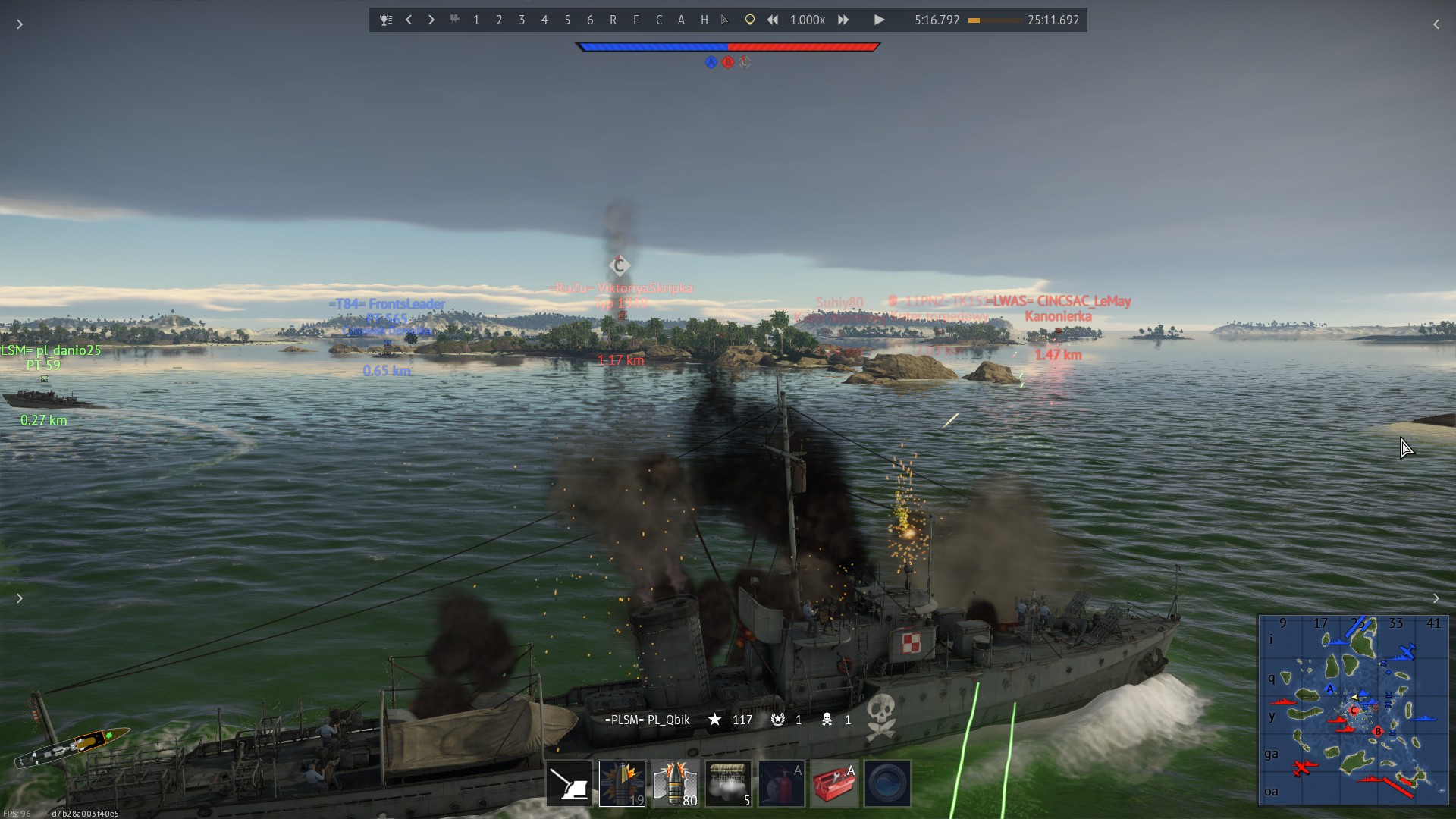Activate the smoke screen with 5 charges

(728, 783)
